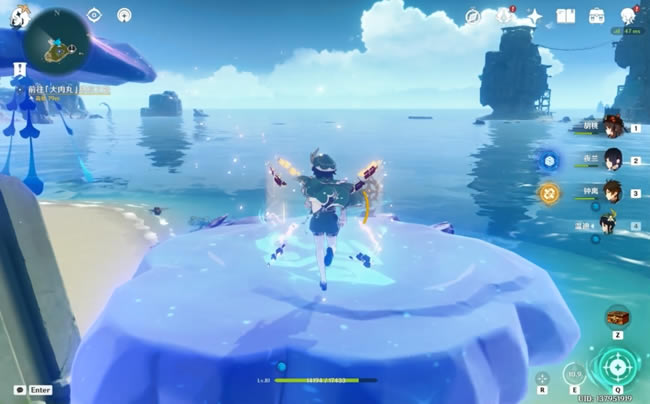Toggle the aiming mode crosshair icon
The width and height of the screenshot is (650, 404).
tap(542, 380)
